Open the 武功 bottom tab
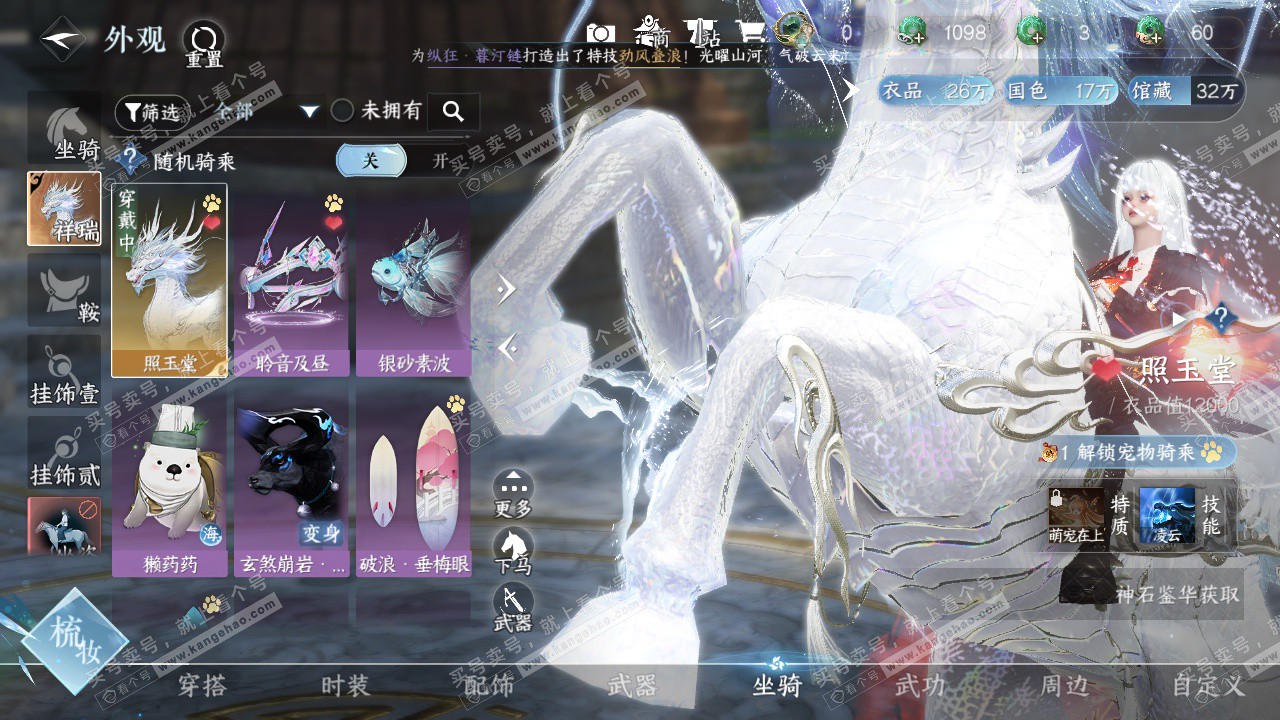 [919, 686]
